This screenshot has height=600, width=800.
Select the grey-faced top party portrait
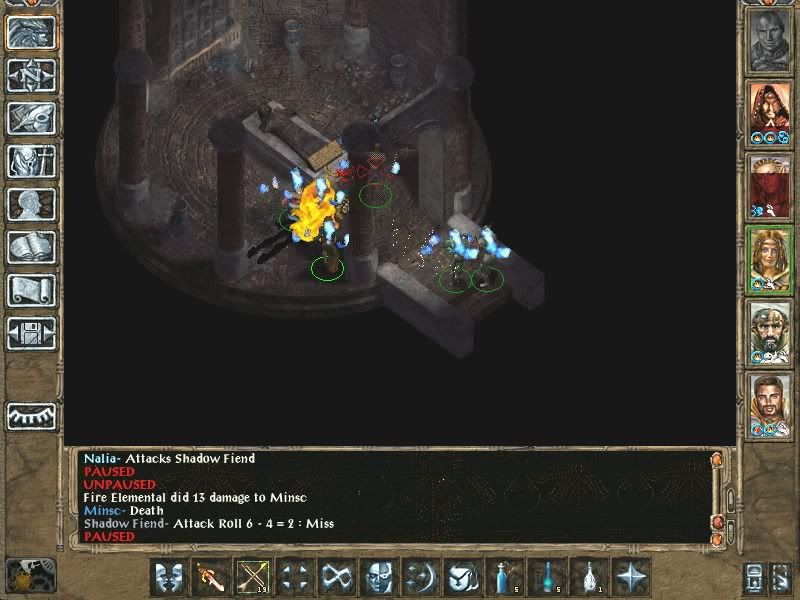(x=770, y=40)
